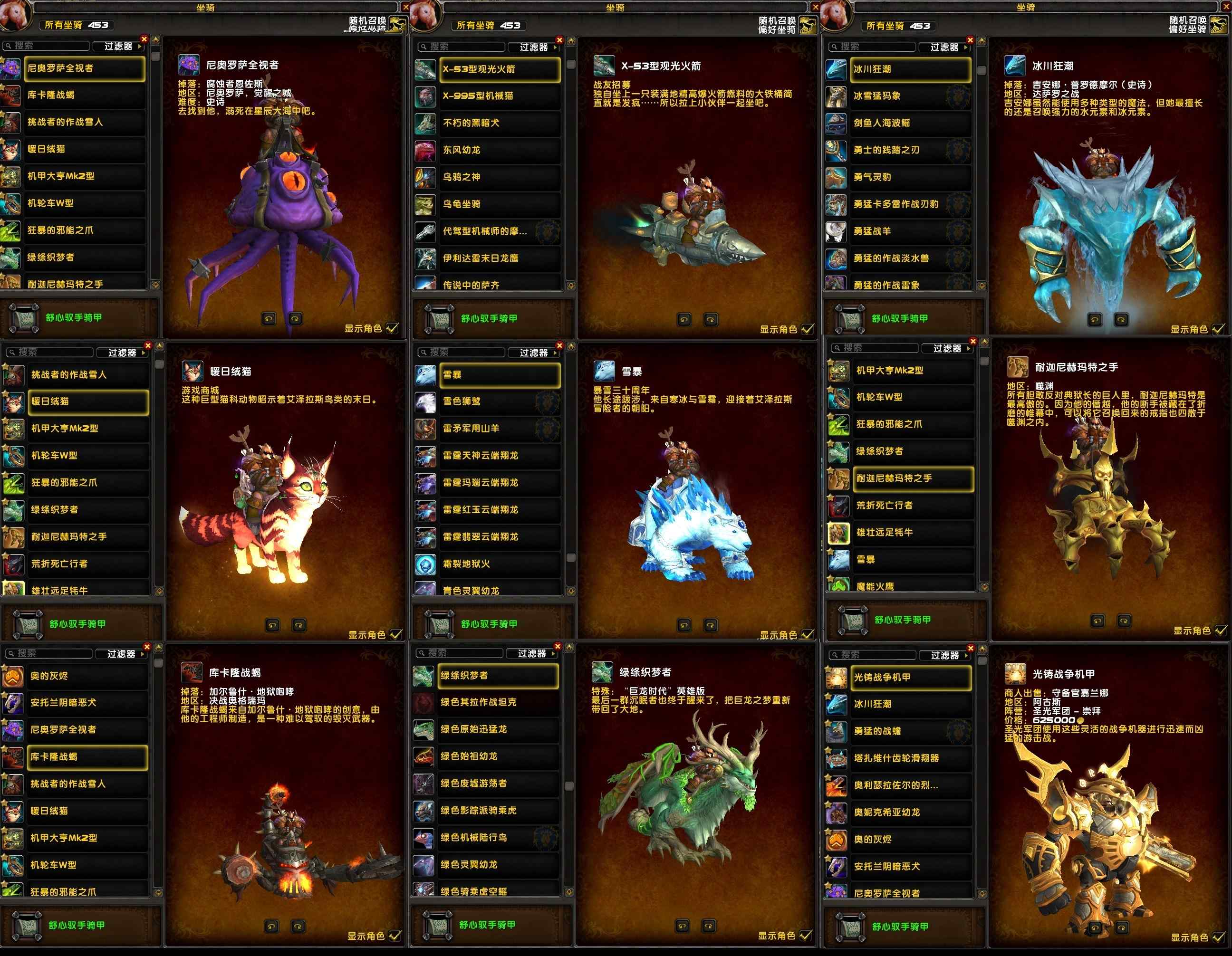1232x956 pixels.
Task: Select 伊利达雷末日龙鹰 in the list
Action: 499,258
